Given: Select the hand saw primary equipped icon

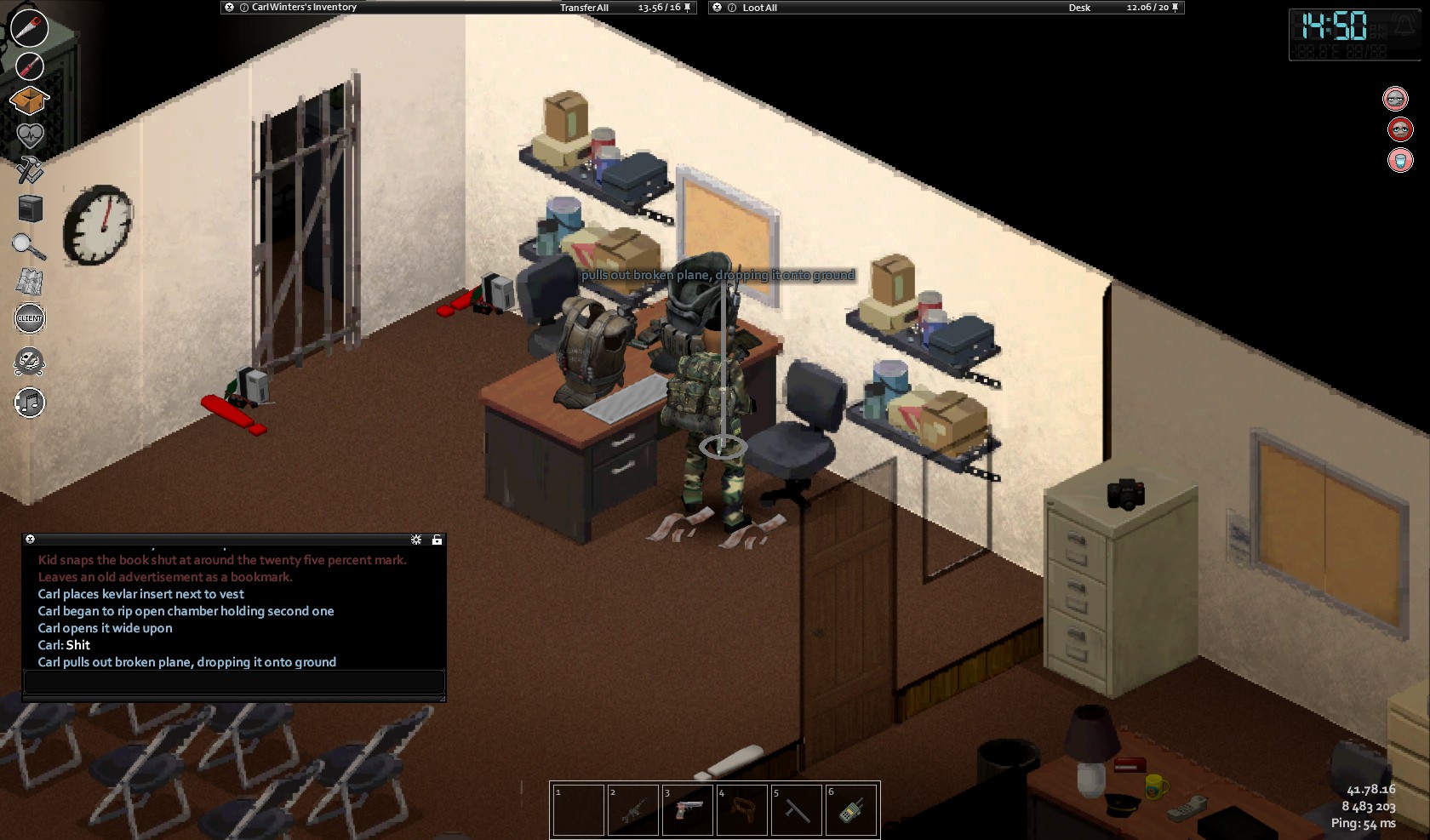Looking at the screenshot, I should (x=29, y=28).
